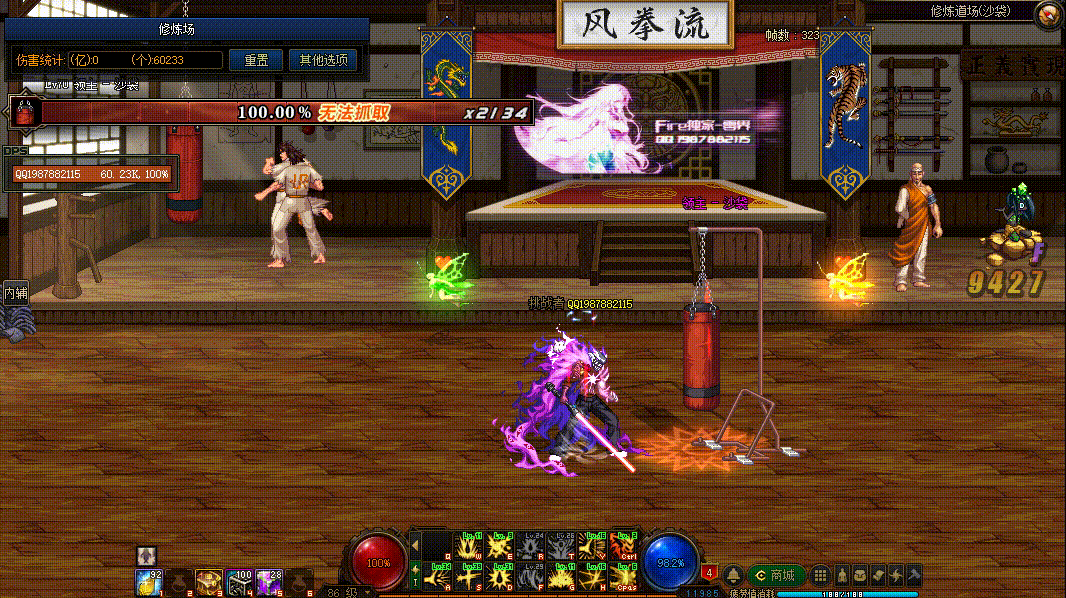The width and height of the screenshot is (1066, 598).
Task: Select the QQ1987882115 DPS entry row
Action: pos(91,174)
